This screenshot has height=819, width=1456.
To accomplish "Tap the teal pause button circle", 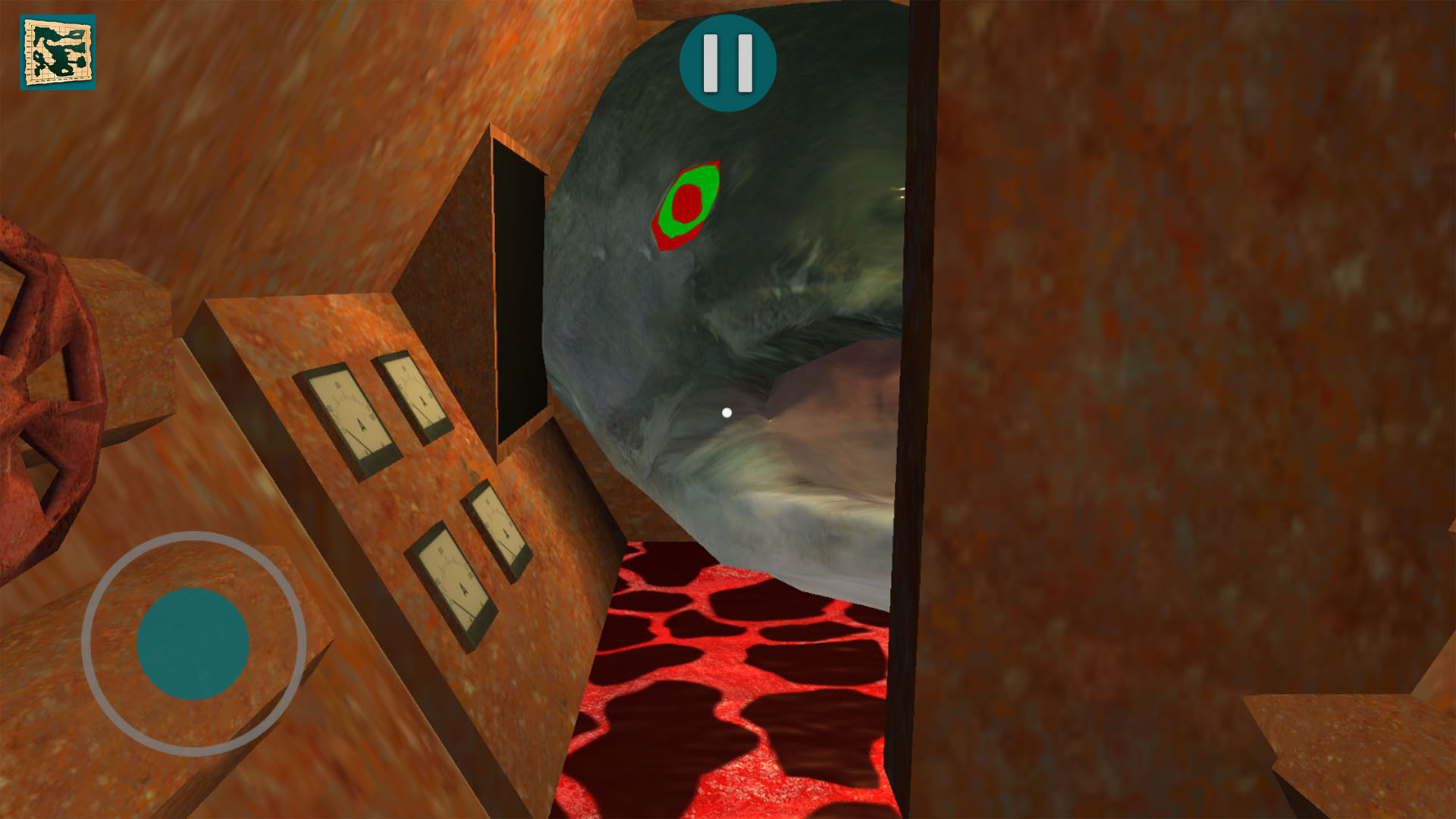I will pos(726,63).
